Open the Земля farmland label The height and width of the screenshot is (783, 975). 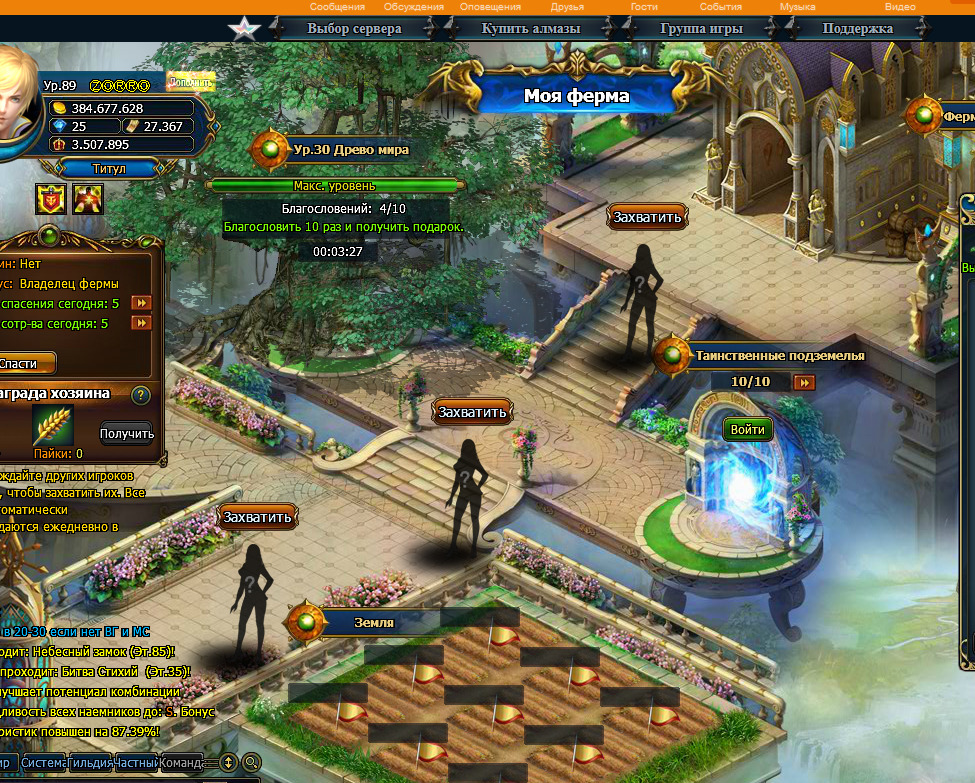pos(373,622)
